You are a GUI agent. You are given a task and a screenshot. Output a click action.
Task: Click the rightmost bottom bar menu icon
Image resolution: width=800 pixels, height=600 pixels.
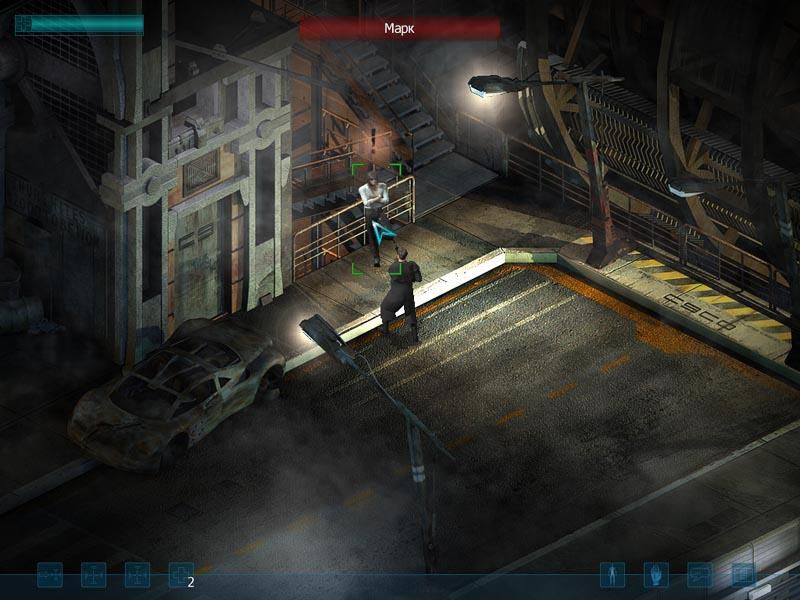(x=744, y=574)
